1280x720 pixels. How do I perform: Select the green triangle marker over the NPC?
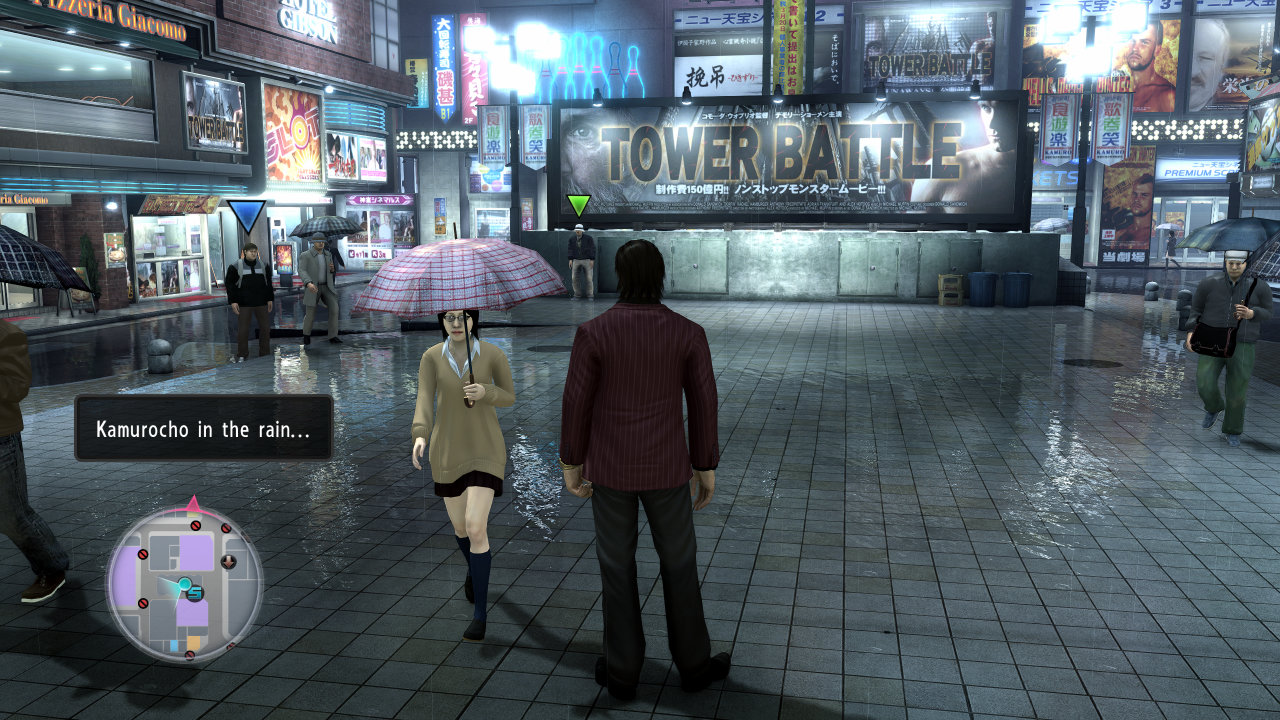578,206
